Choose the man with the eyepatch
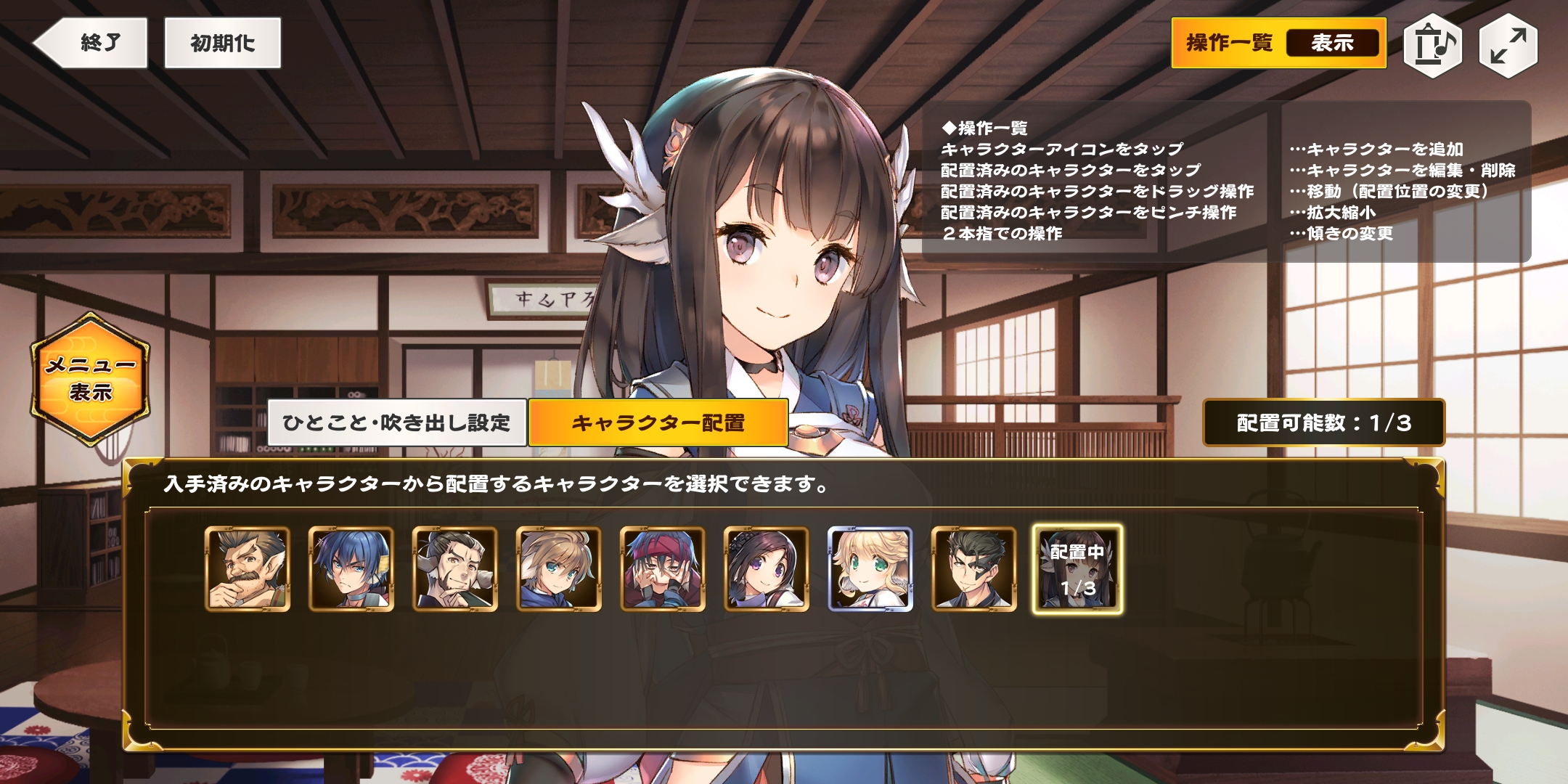This screenshot has height=784, width=1568. tap(974, 569)
